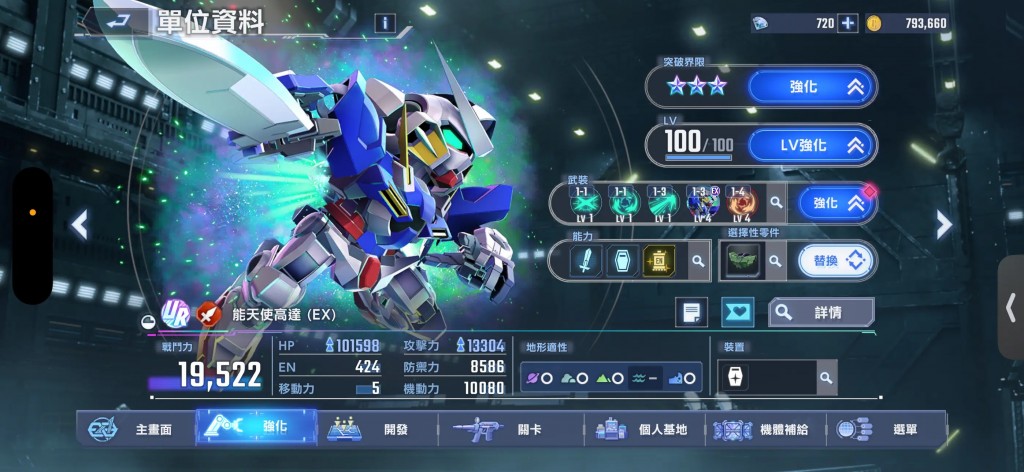Toggle the blue collapse arrow icon

pyautogui.click(x=737, y=312)
